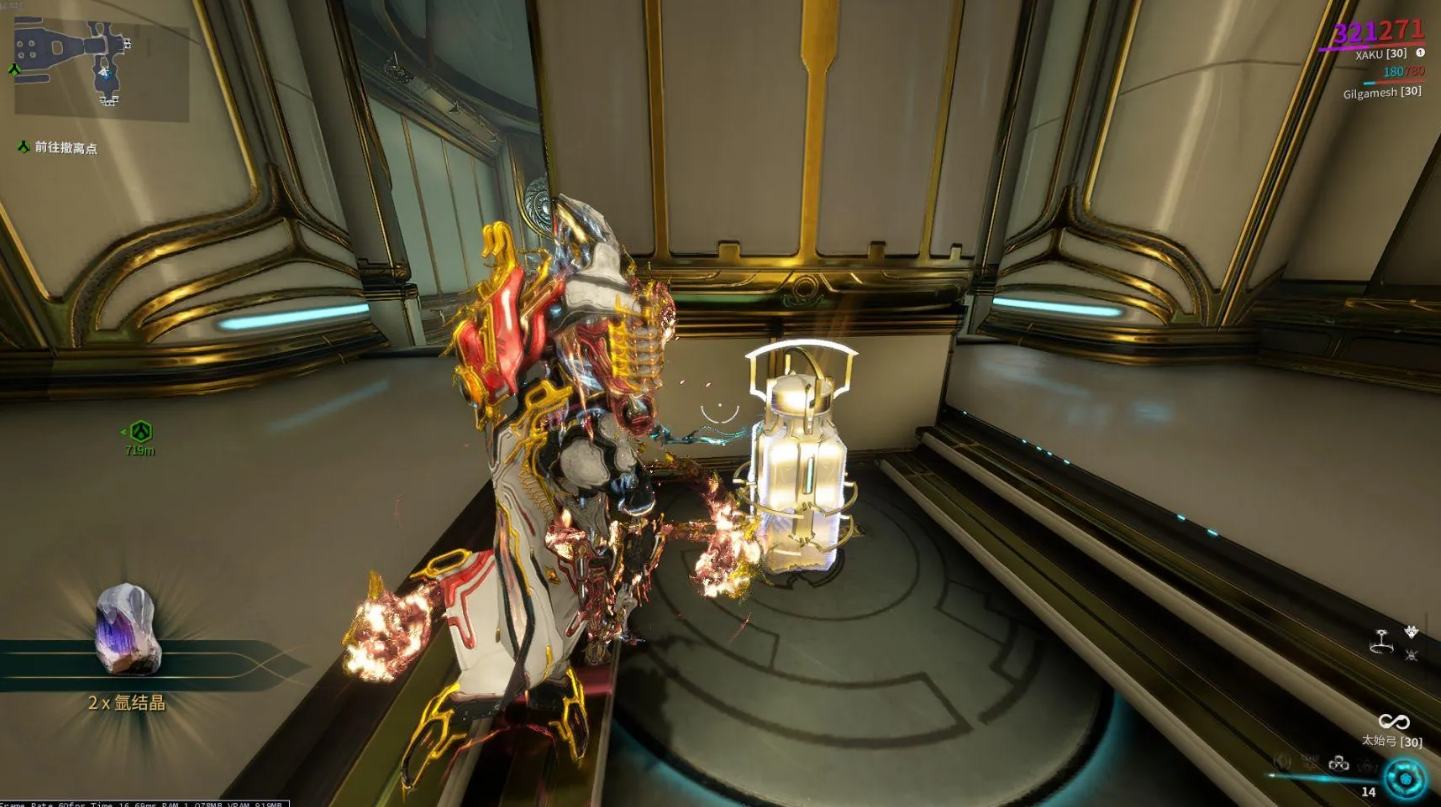Select the 太始弓 weapon label

pyautogui.click(x=1391, y=741)
